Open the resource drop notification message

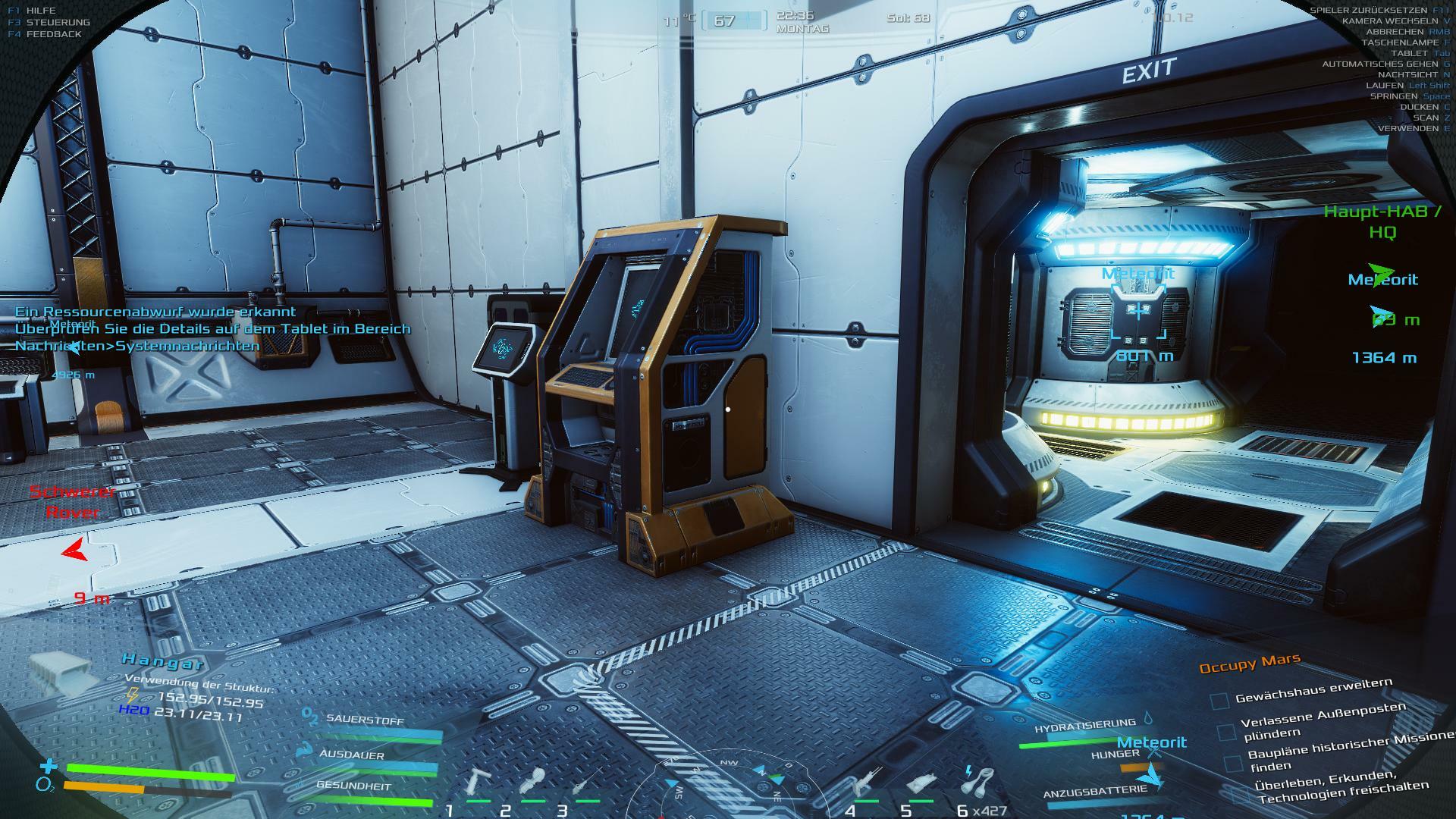212,328
